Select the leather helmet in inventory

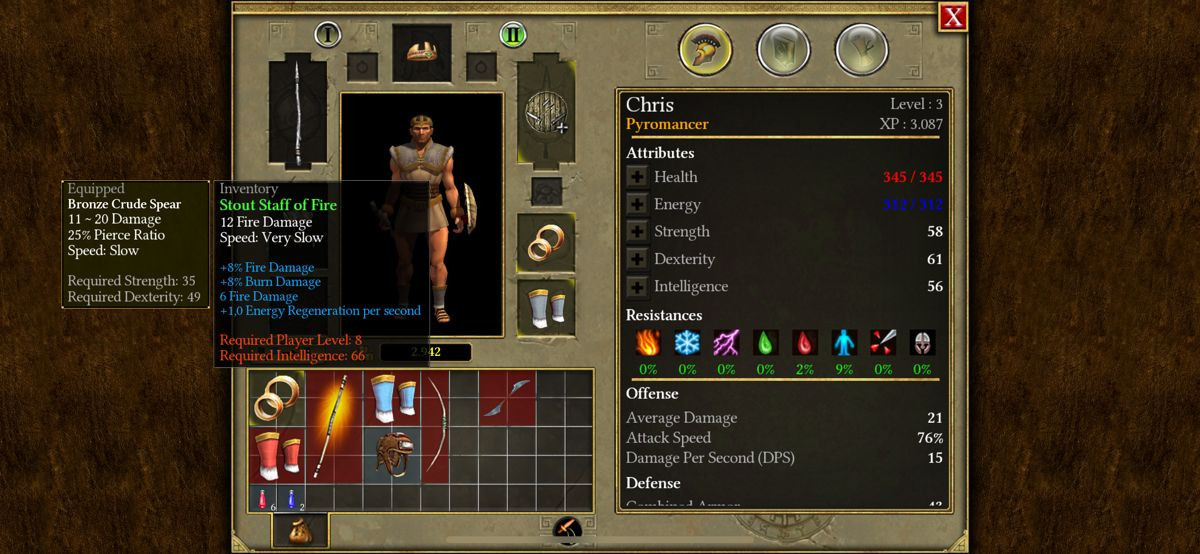[391, 454]
